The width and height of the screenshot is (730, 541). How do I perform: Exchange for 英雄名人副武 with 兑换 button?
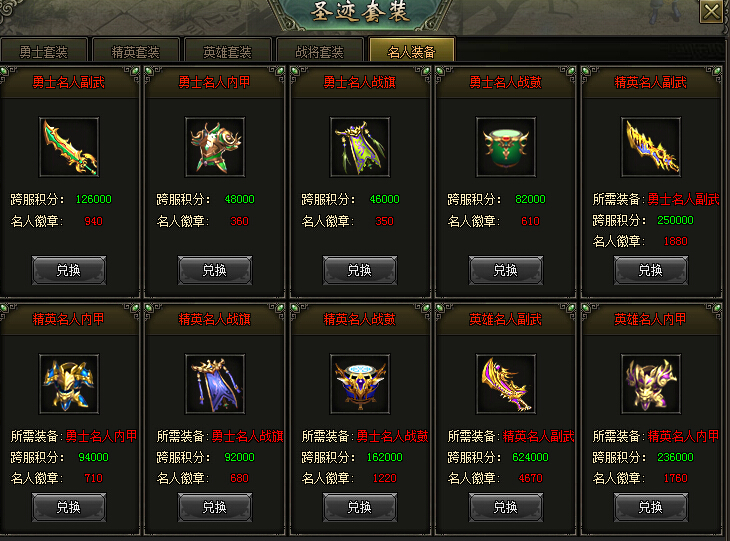pos(506,507)
